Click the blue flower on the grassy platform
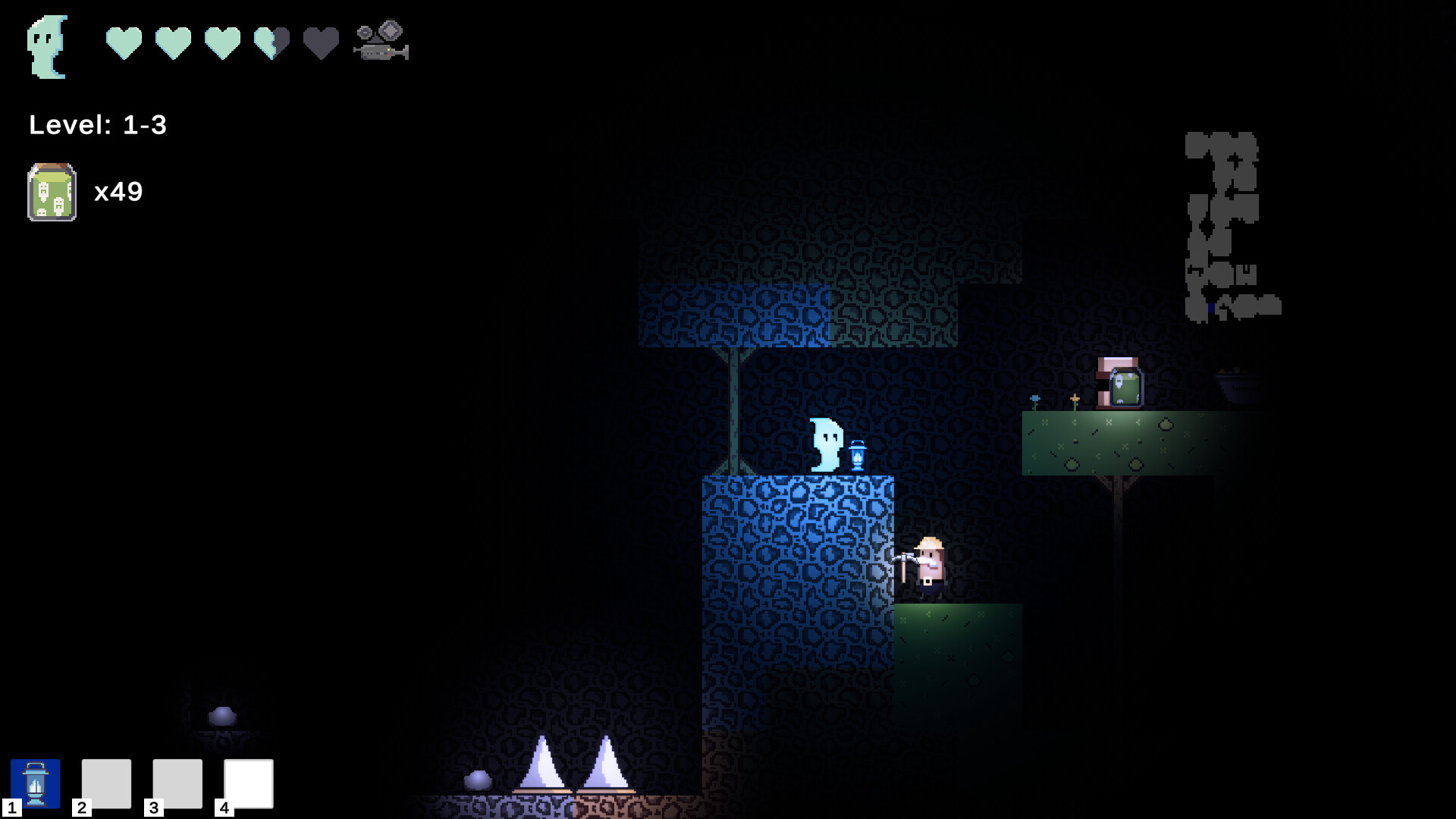Viewport: 1456px width, 819px height. click(1034, 398)
